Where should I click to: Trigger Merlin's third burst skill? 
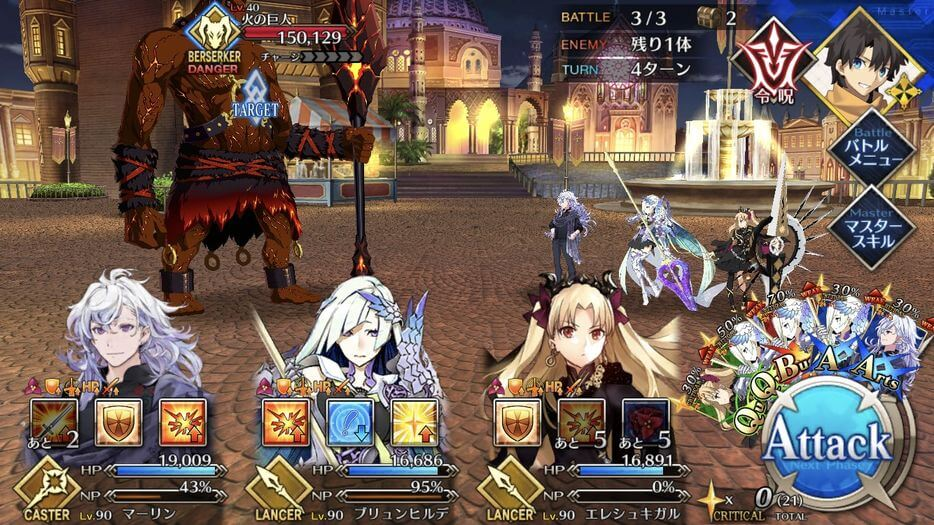[183, 421]
